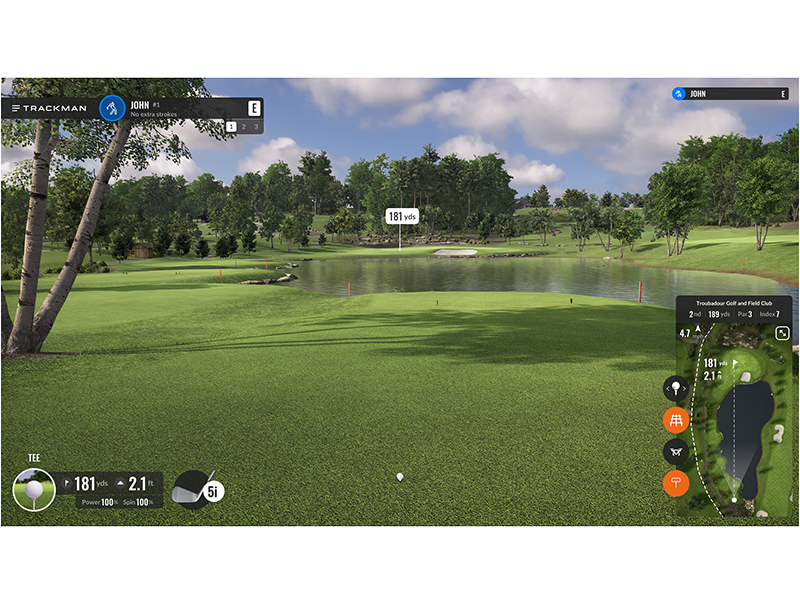This screenshot has width=800, height=600.
Task: Click the orange tee marker button
Action: tap(676, 484)
